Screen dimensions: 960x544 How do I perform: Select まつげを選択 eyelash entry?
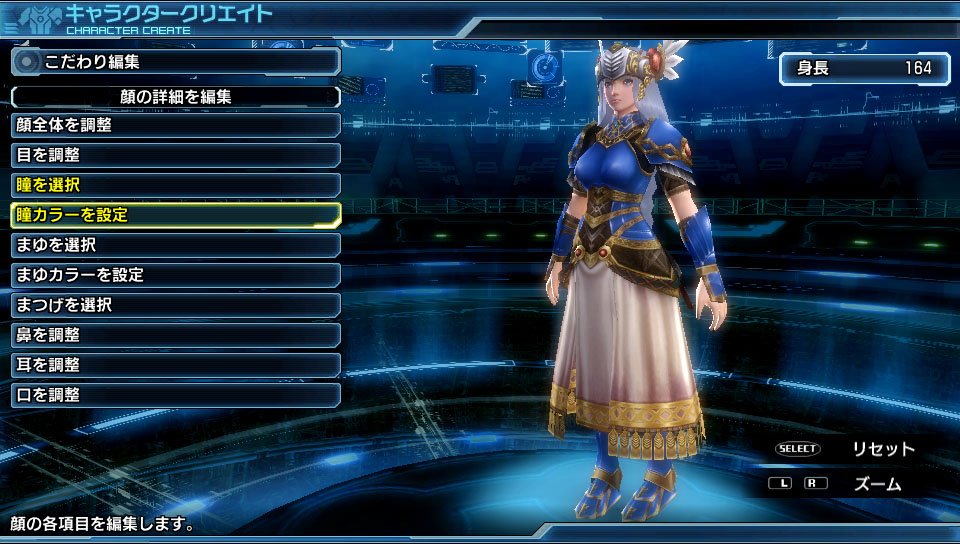coord(175,305)
